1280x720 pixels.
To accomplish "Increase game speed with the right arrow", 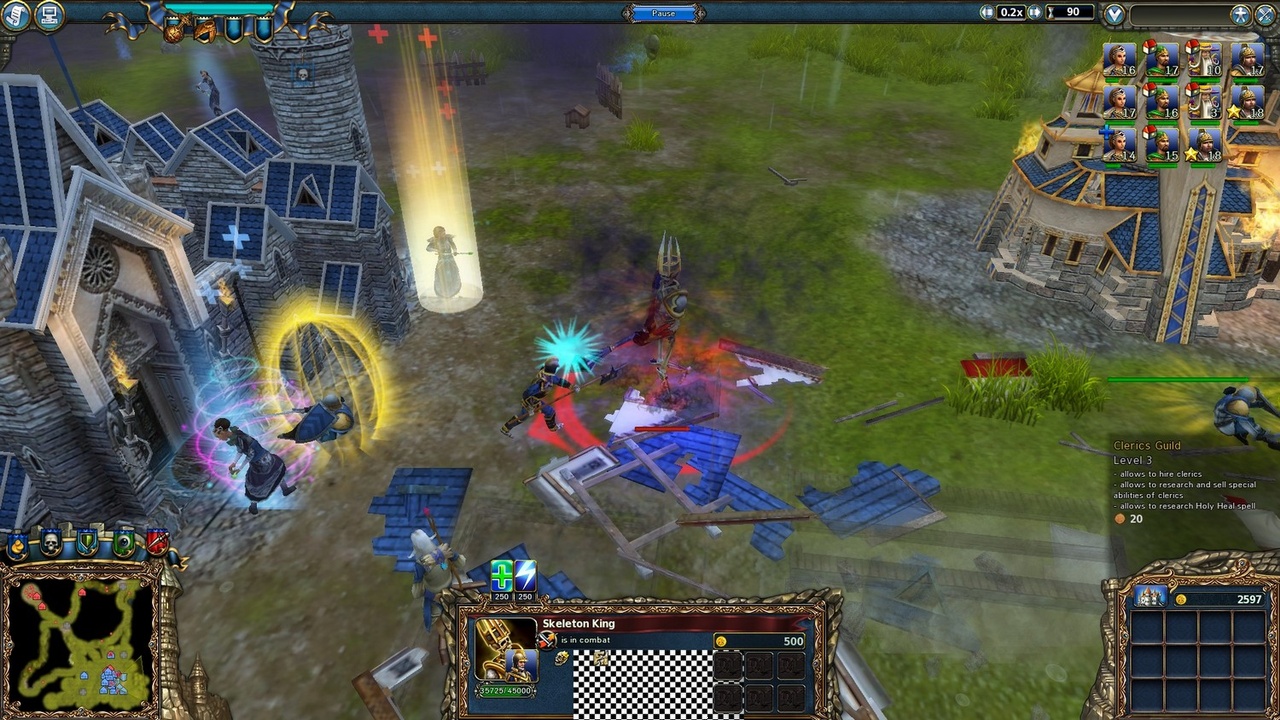I will click(1035, 12).
